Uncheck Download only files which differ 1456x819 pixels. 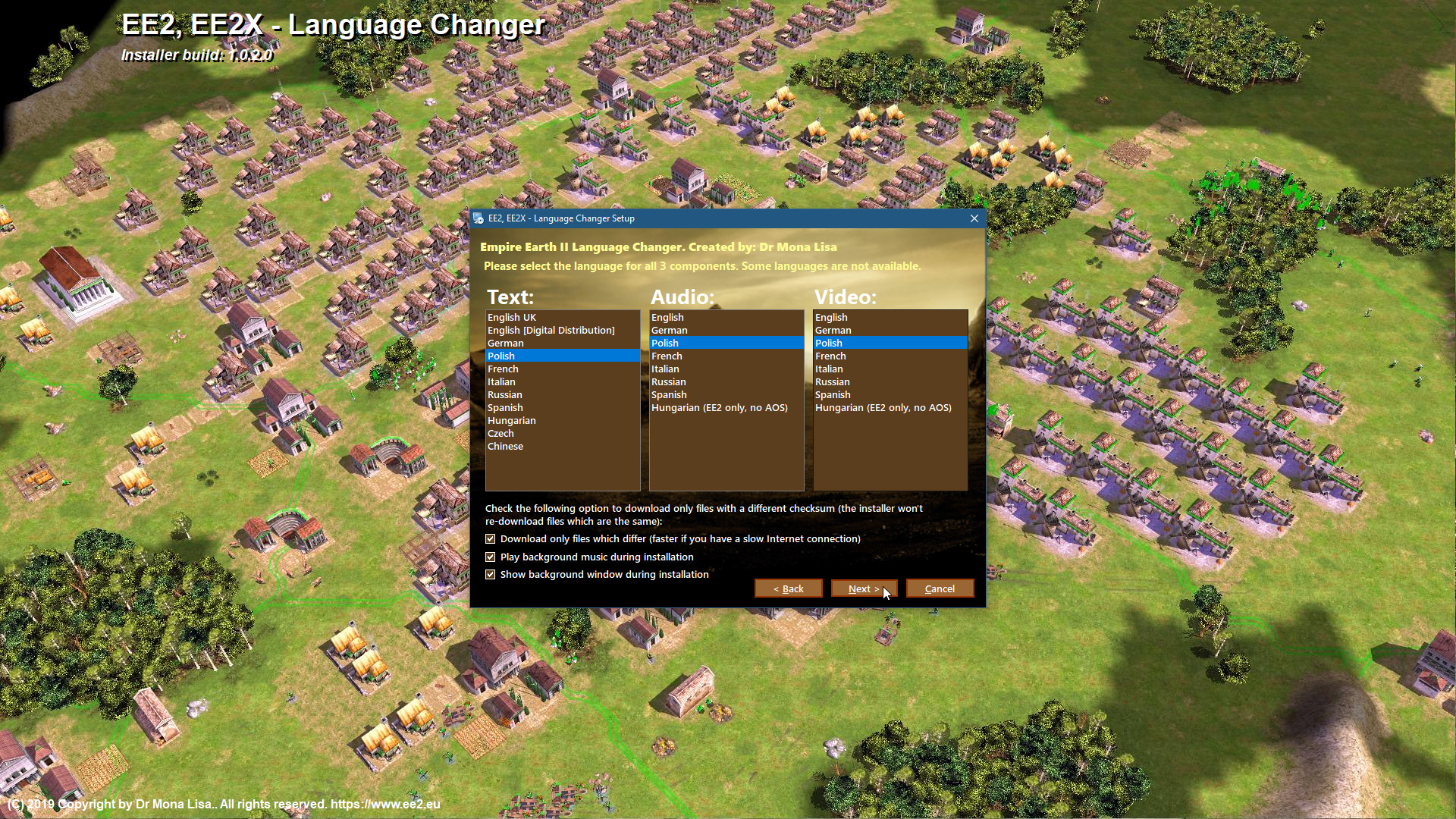pos(491,538)
